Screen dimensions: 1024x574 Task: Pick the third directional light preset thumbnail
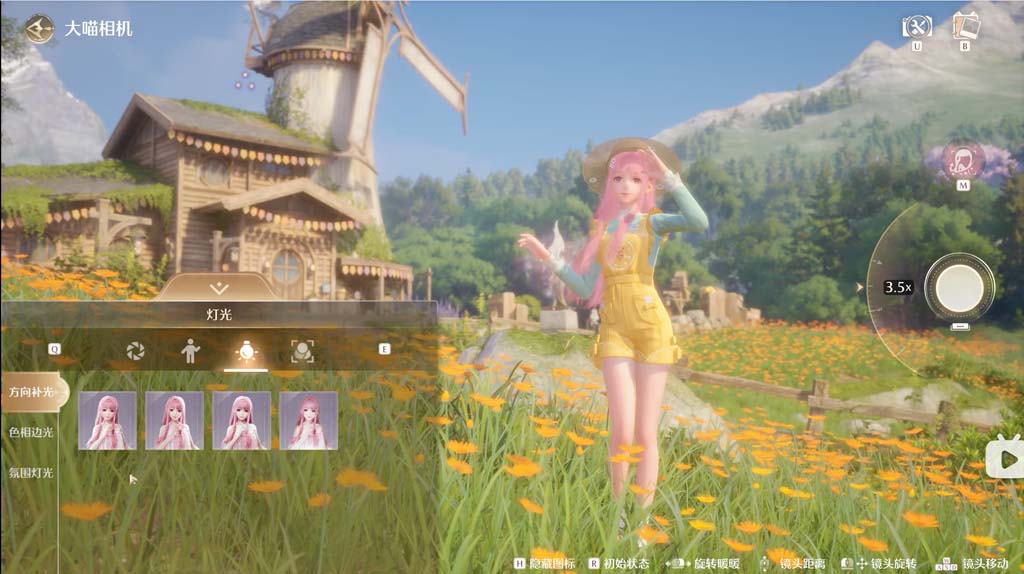(x=241, y=420)
